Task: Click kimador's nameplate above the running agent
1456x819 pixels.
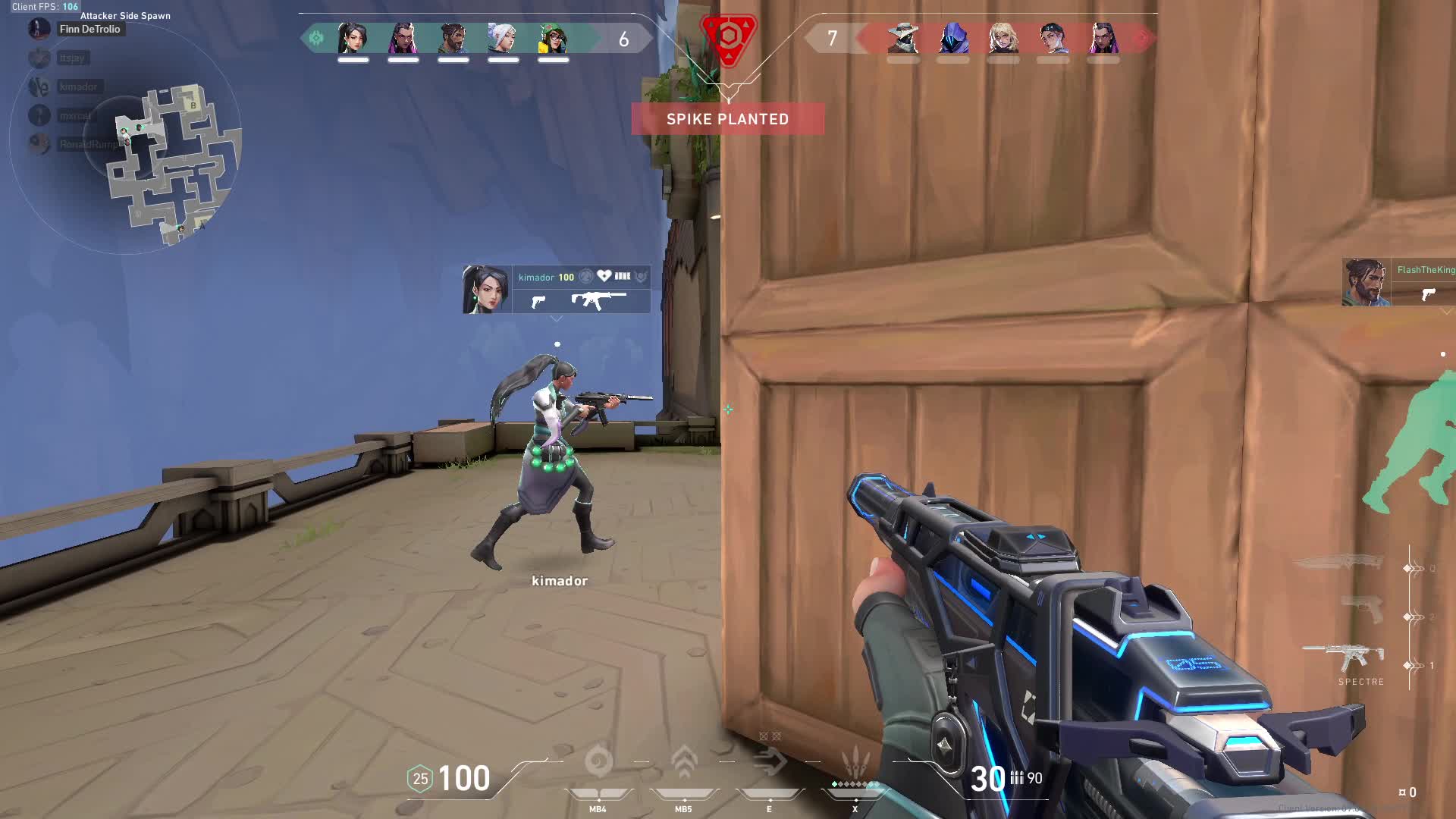Action: (537, 277)
